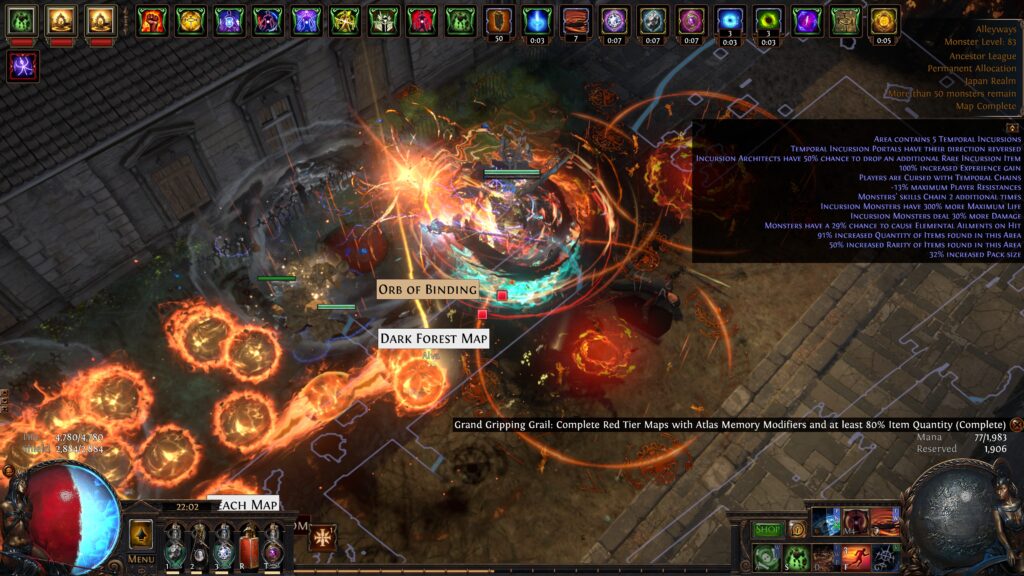The height and width of the screenshot is (576, 1024).
Task: Open the green Shop button
Action: pos(768,529)
